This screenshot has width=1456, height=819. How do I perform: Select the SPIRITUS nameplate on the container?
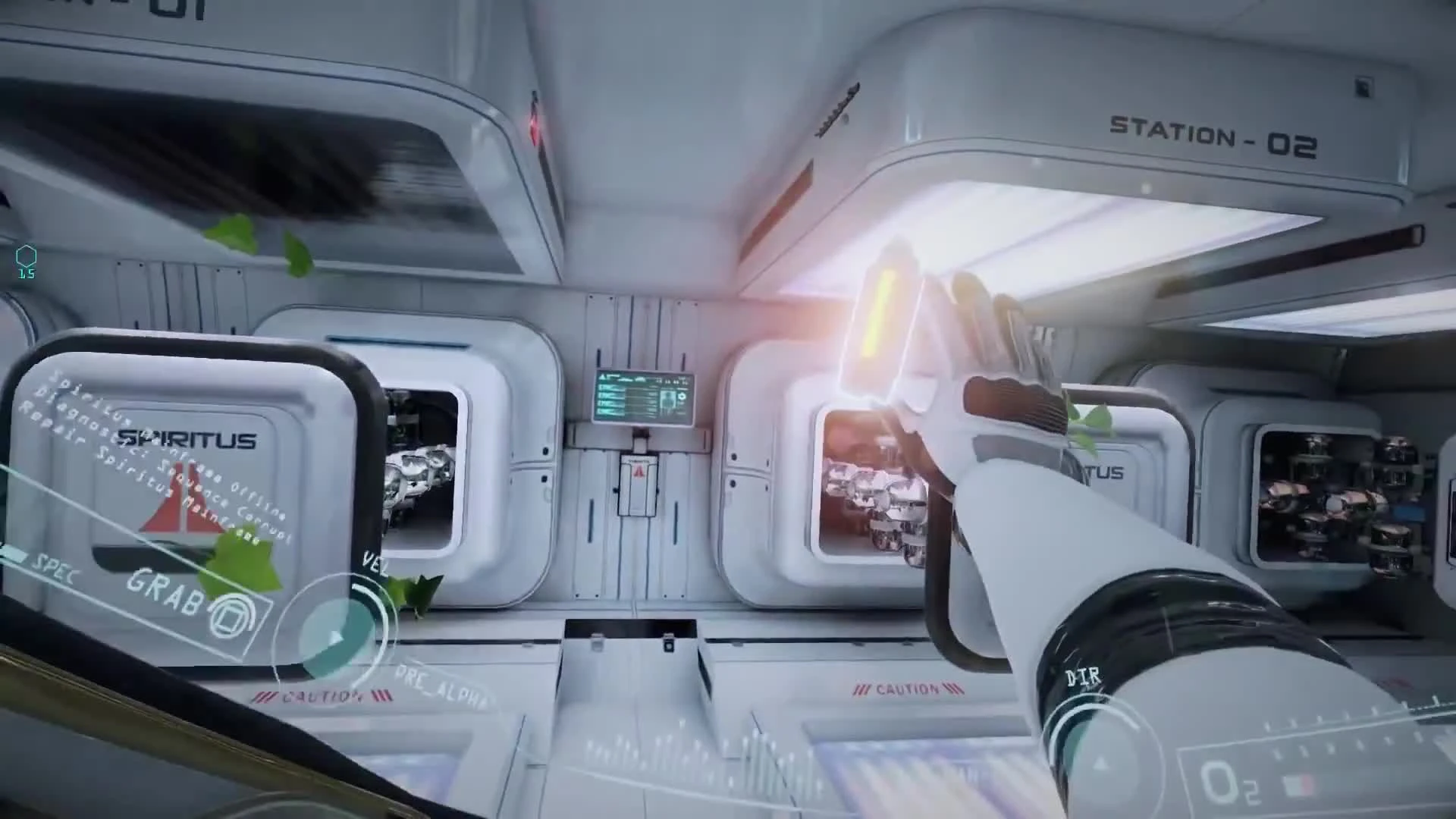[187, 438]
